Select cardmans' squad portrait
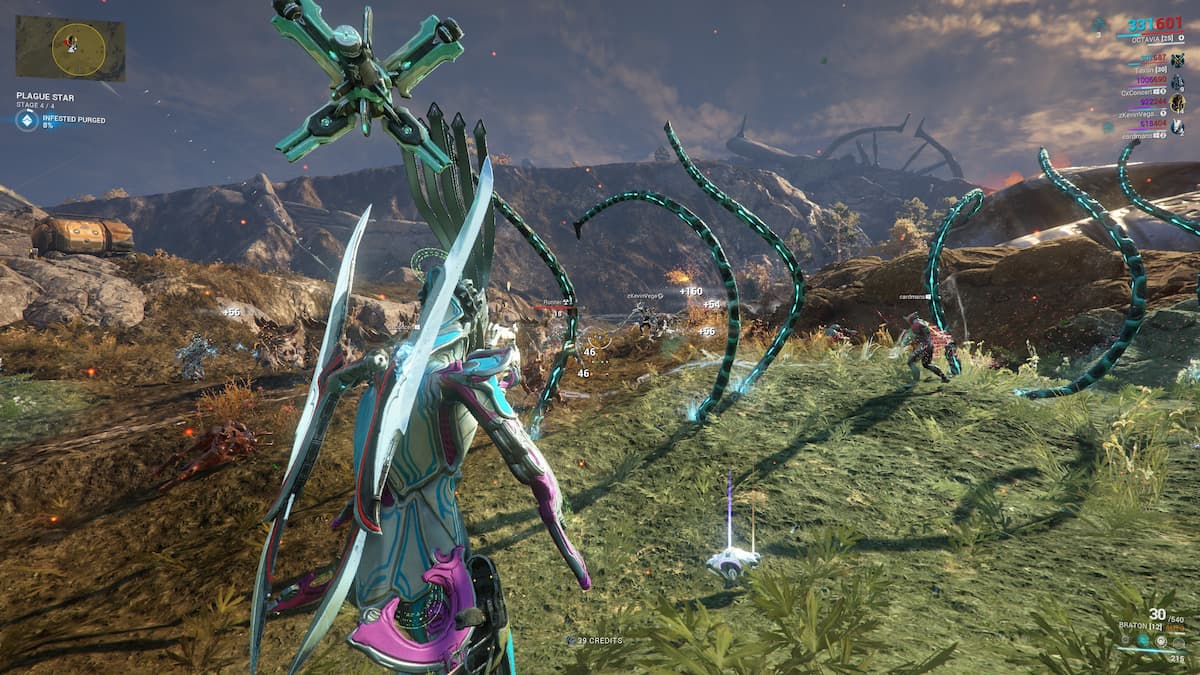This screenshot has width=1200, height=675. (1177, 127)
